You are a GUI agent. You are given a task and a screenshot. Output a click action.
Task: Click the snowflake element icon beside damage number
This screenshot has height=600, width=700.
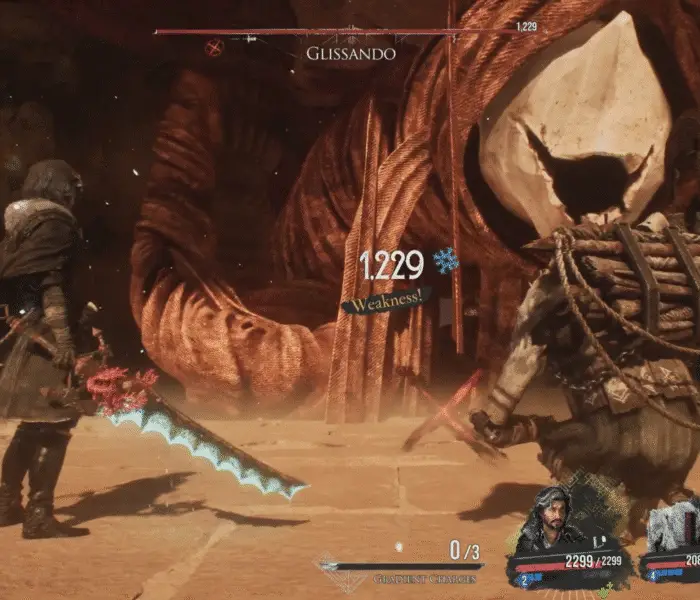(x=445, y=262)
